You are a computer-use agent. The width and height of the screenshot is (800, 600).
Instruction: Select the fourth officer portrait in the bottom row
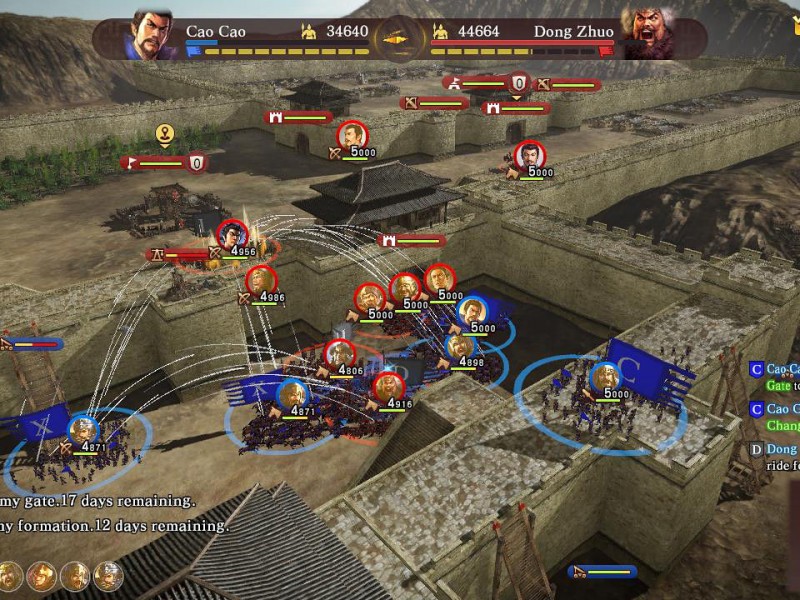tap(108, 575)
